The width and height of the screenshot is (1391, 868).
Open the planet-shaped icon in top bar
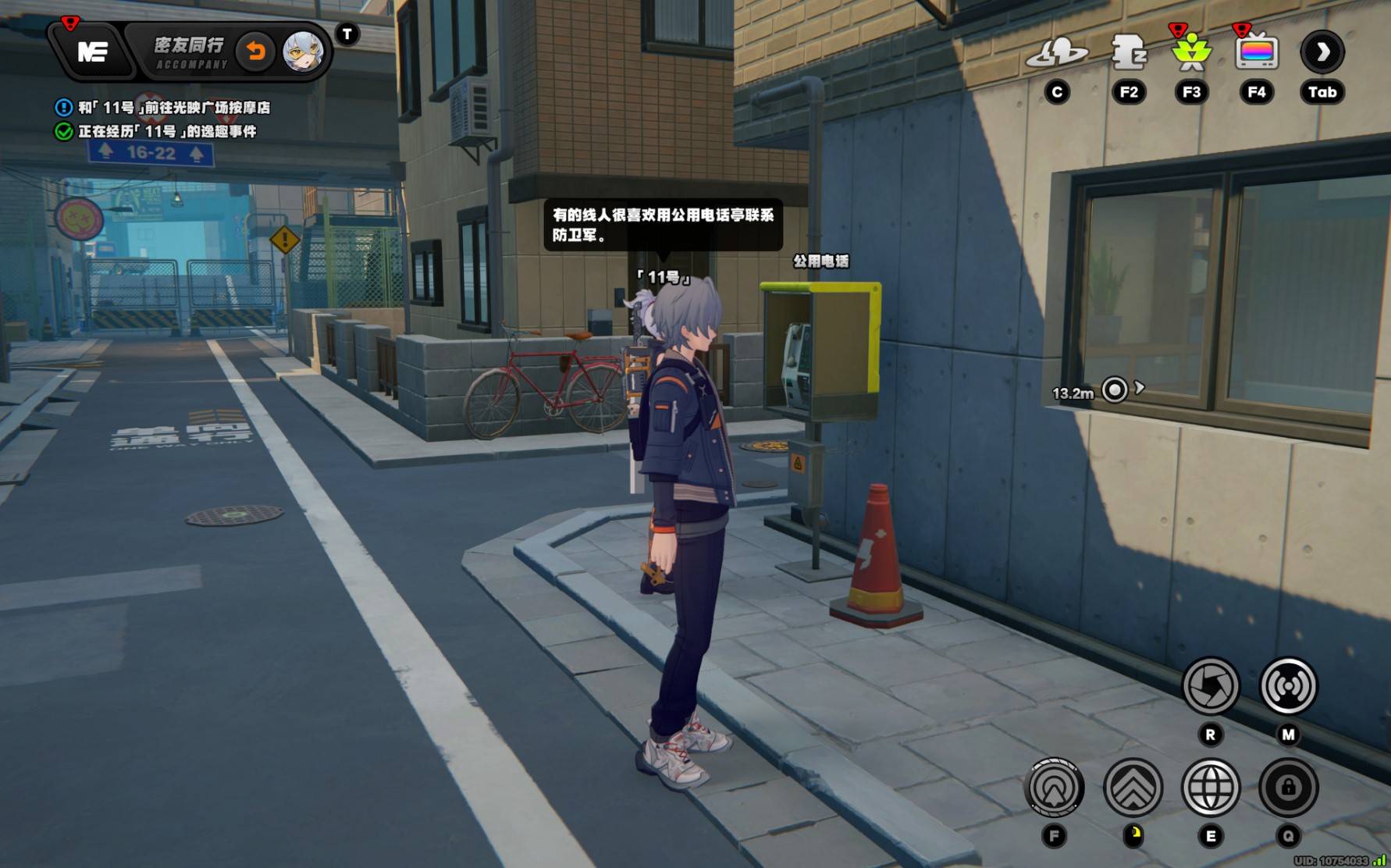coord(1057,52)
